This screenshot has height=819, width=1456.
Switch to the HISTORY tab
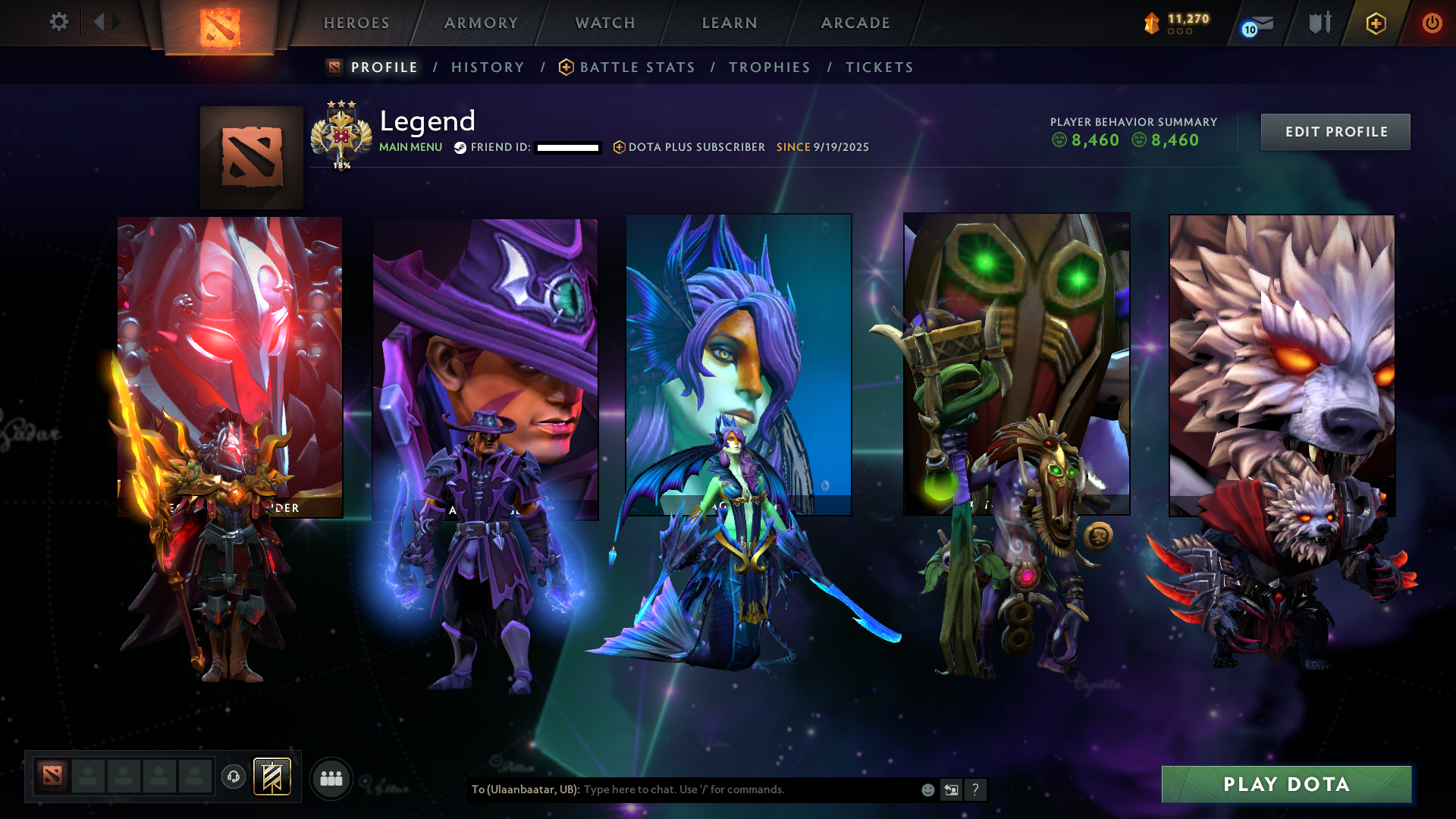[488, 67]
